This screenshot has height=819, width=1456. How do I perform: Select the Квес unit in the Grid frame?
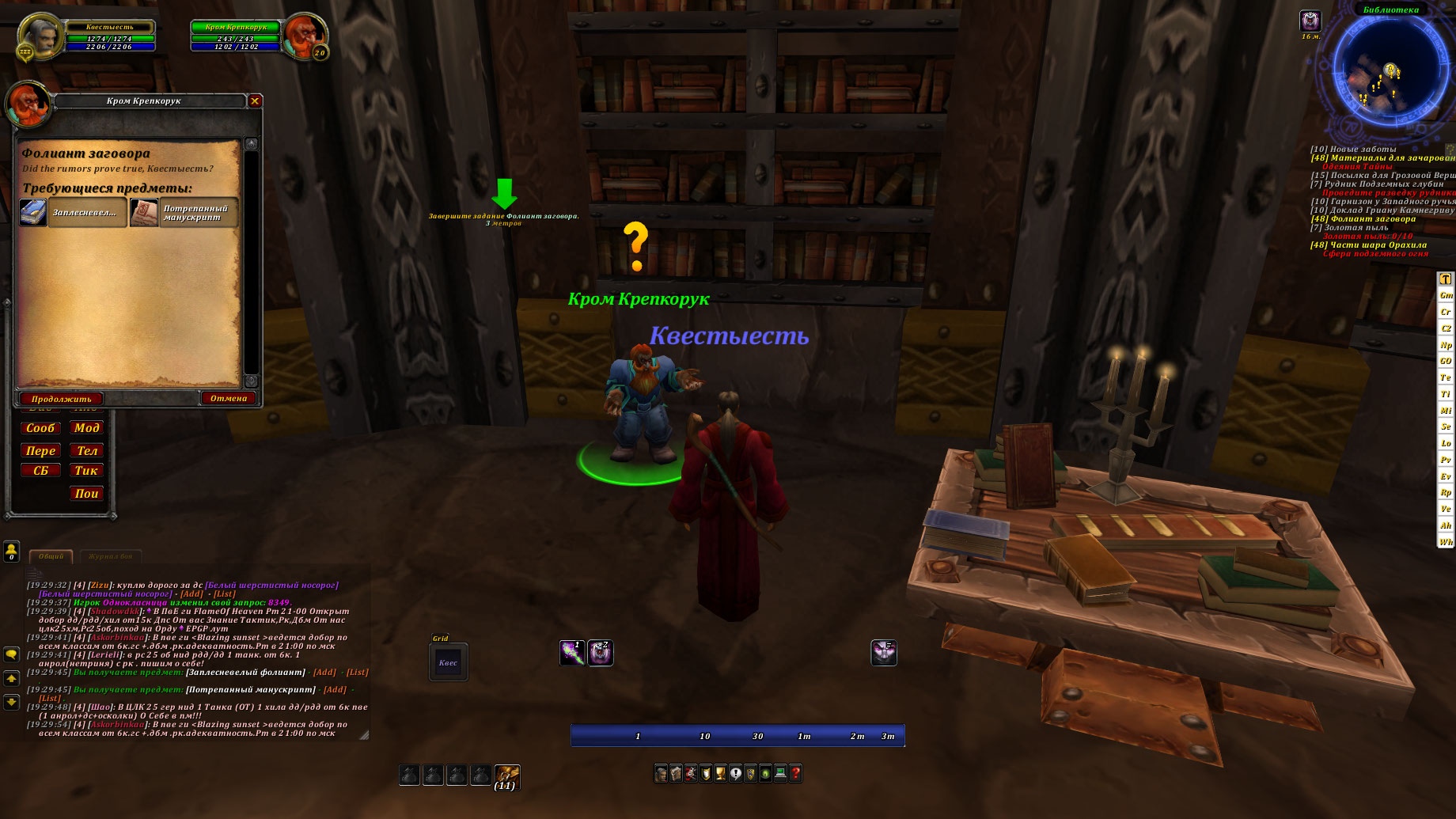tap(448, 662)
